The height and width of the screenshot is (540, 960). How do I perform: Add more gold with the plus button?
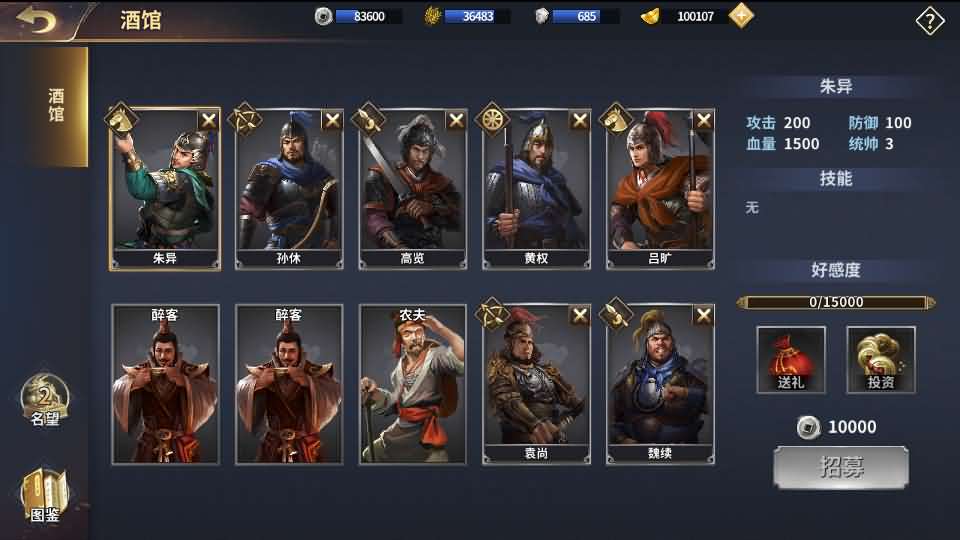point(741,16)
